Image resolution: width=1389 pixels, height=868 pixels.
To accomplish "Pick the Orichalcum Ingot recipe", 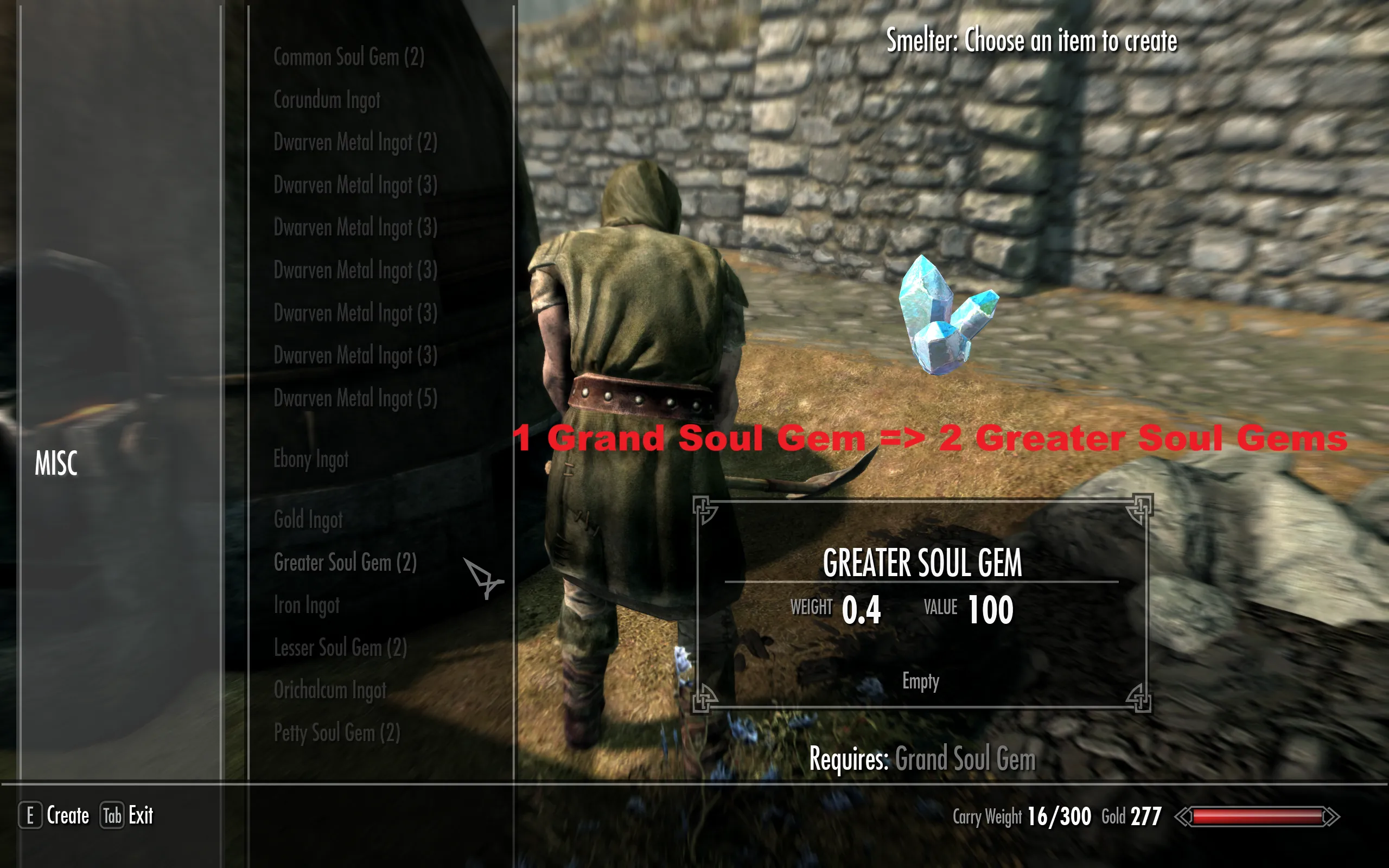I will (329, 690).
